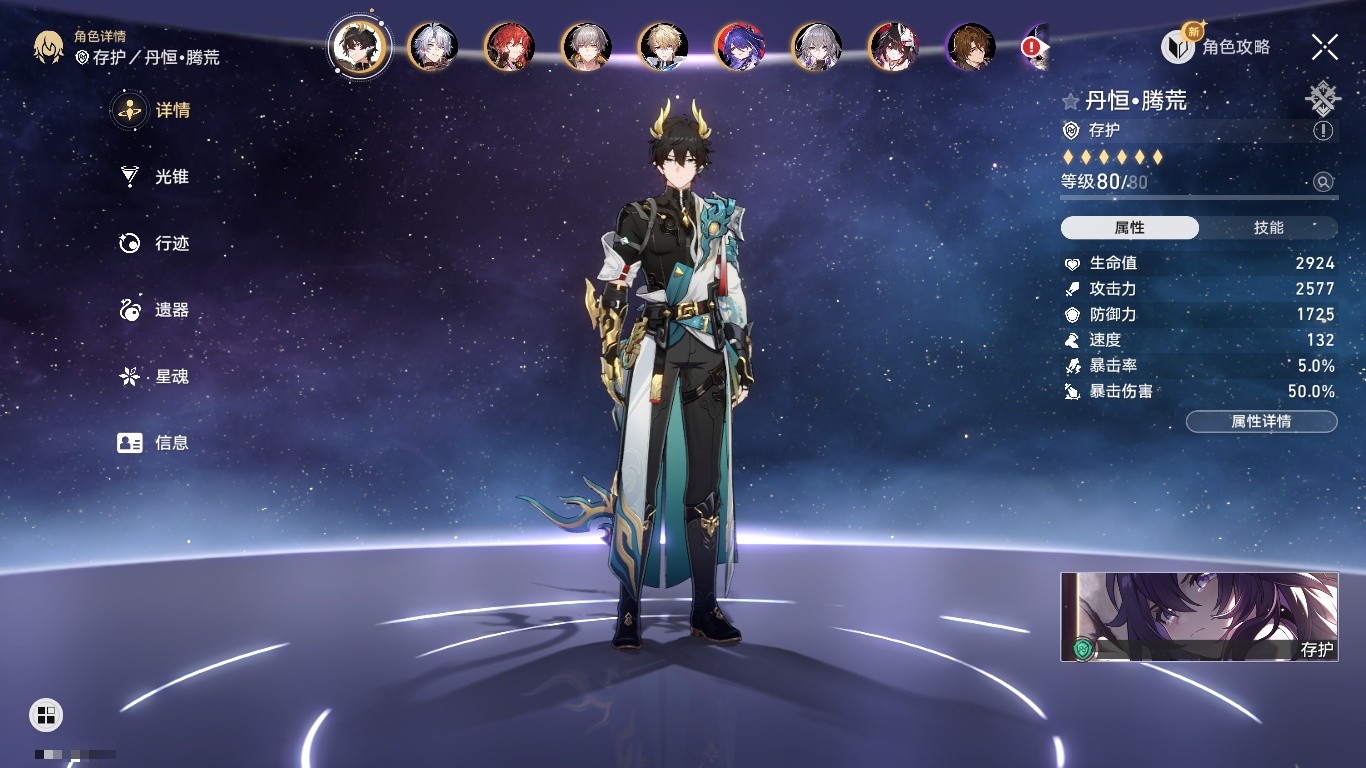
Task: Click the magnifier icon beside the level
Action: [1323, 182]
